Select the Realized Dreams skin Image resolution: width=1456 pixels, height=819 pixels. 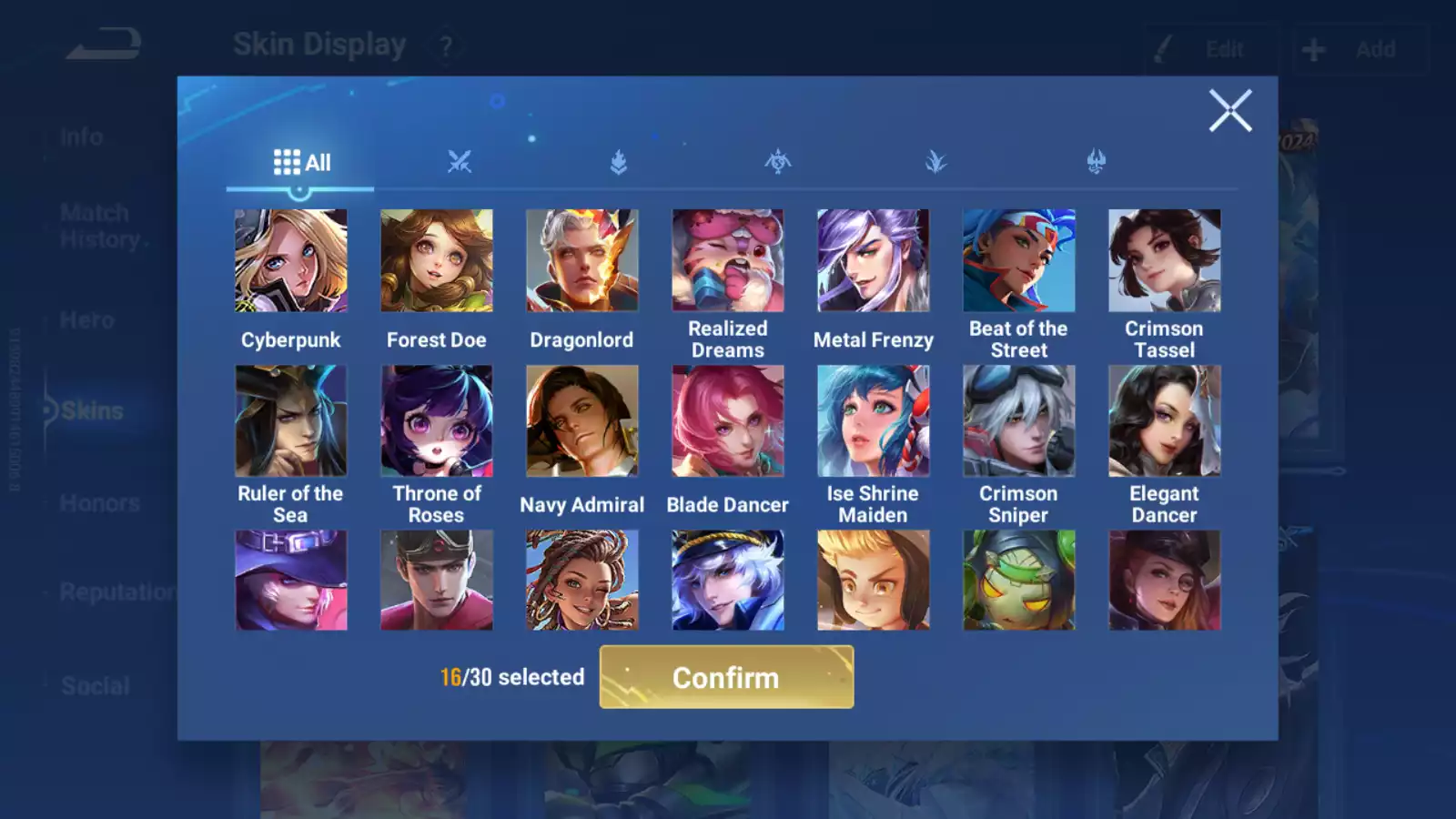728,261
